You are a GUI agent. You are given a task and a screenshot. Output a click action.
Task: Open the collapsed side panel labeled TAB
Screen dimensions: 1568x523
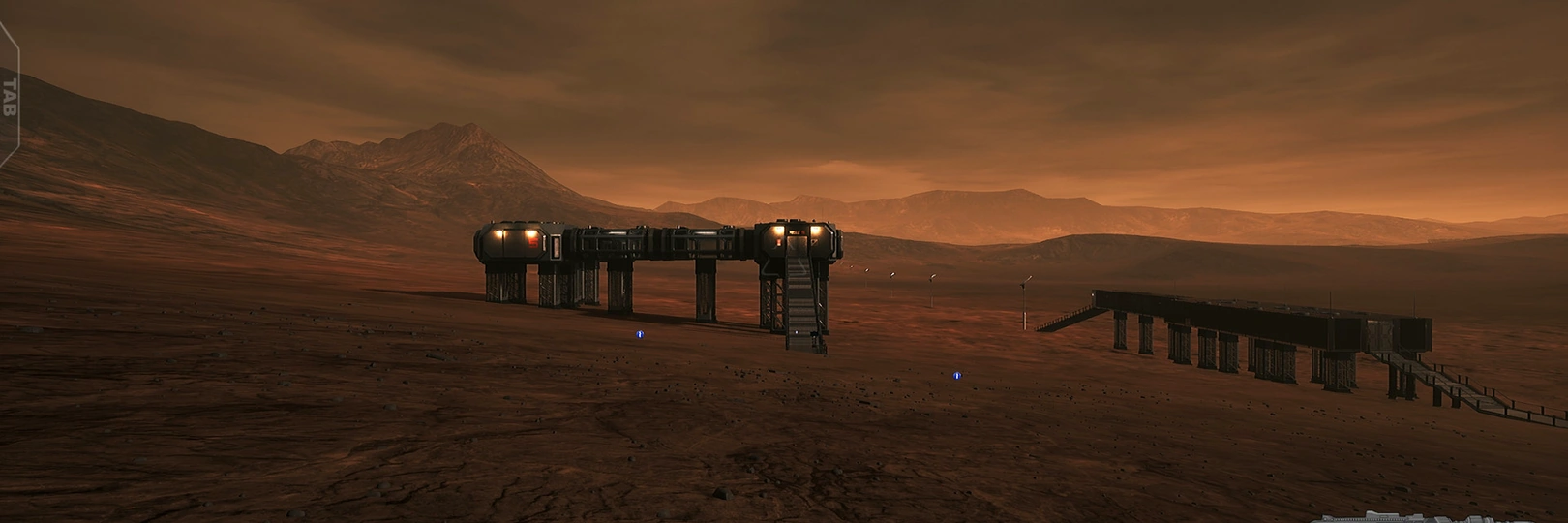point(10,95)
